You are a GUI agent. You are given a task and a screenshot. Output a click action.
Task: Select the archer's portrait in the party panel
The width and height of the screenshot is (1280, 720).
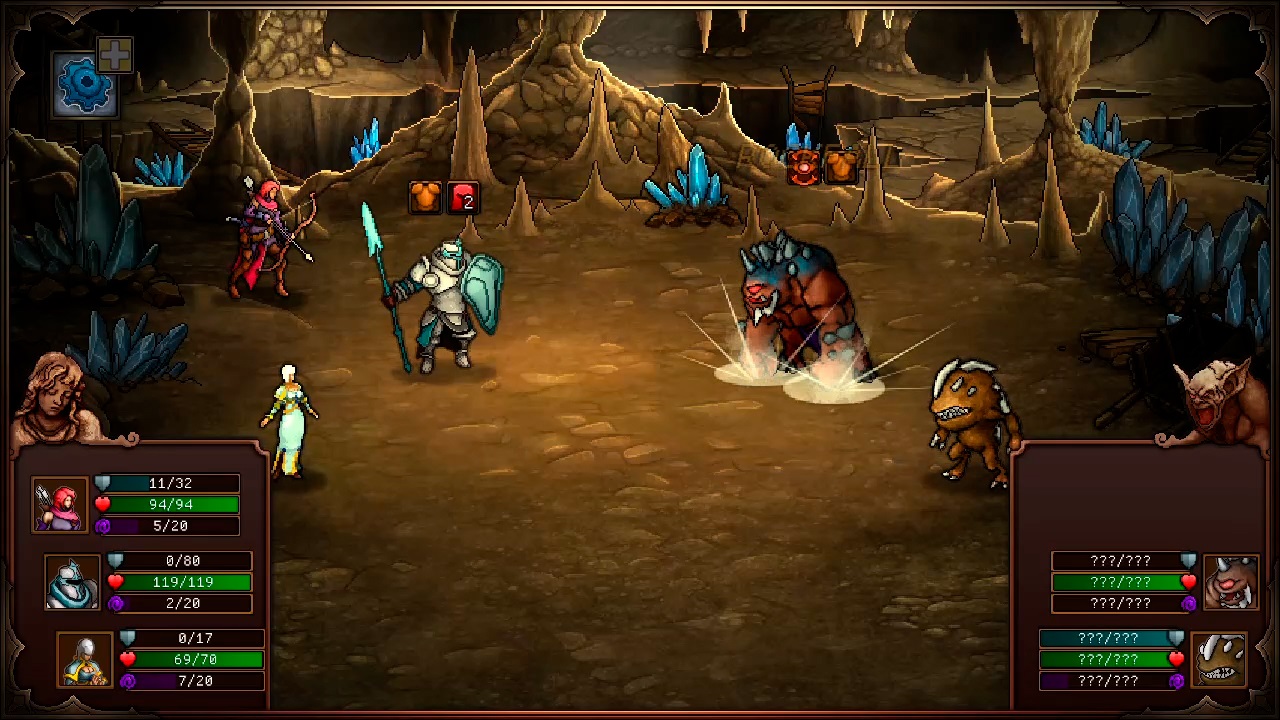coord(60,504)
